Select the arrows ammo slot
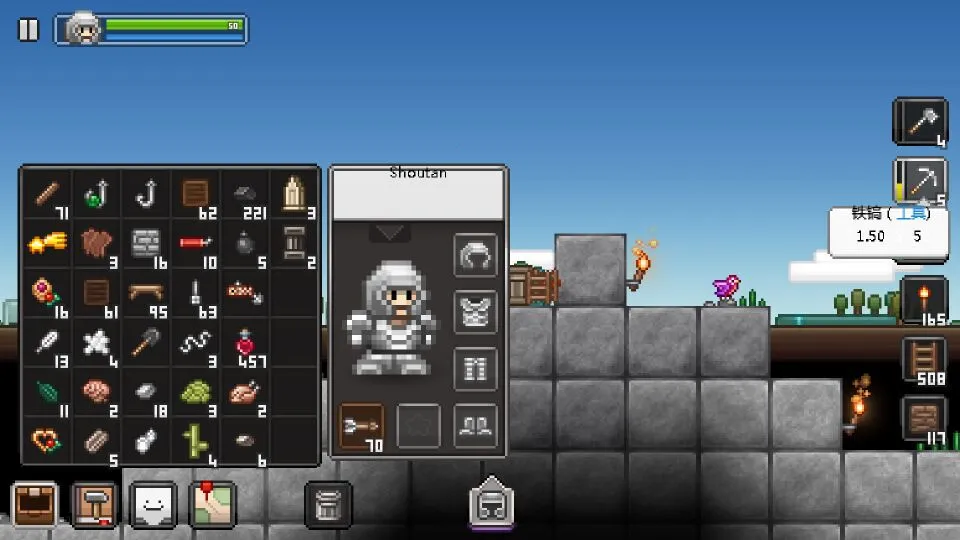Viewport: 960px width, 540px height. [362, 425]
